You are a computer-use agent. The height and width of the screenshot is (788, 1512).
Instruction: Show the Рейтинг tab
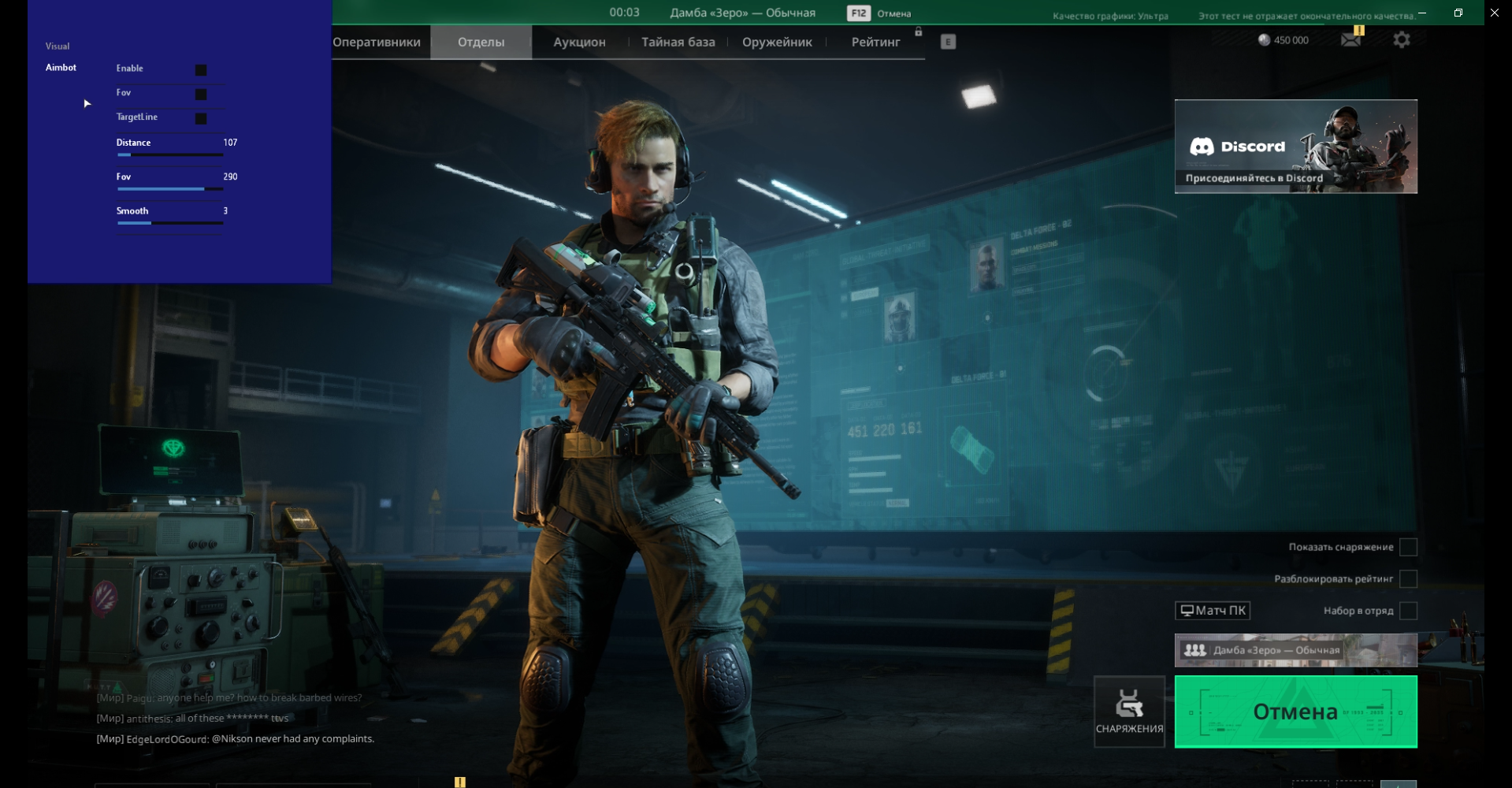tap(875, 43)
